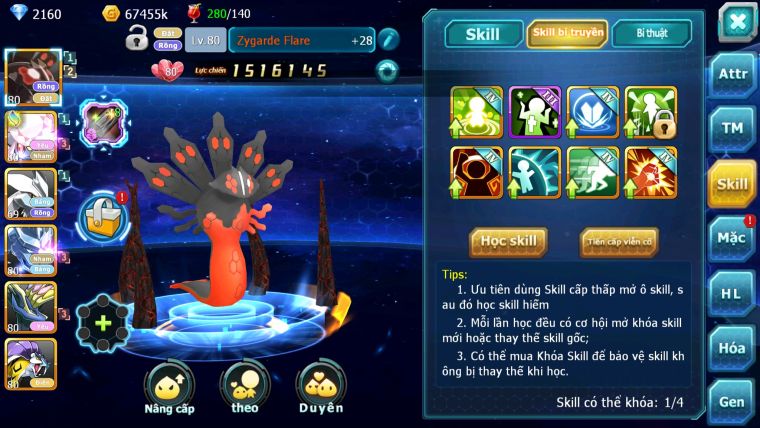Image resolution: width=760 pixels, height=428 pixels.
Task: Open the Bí thuật tab
Action: [x=651, y=34]
